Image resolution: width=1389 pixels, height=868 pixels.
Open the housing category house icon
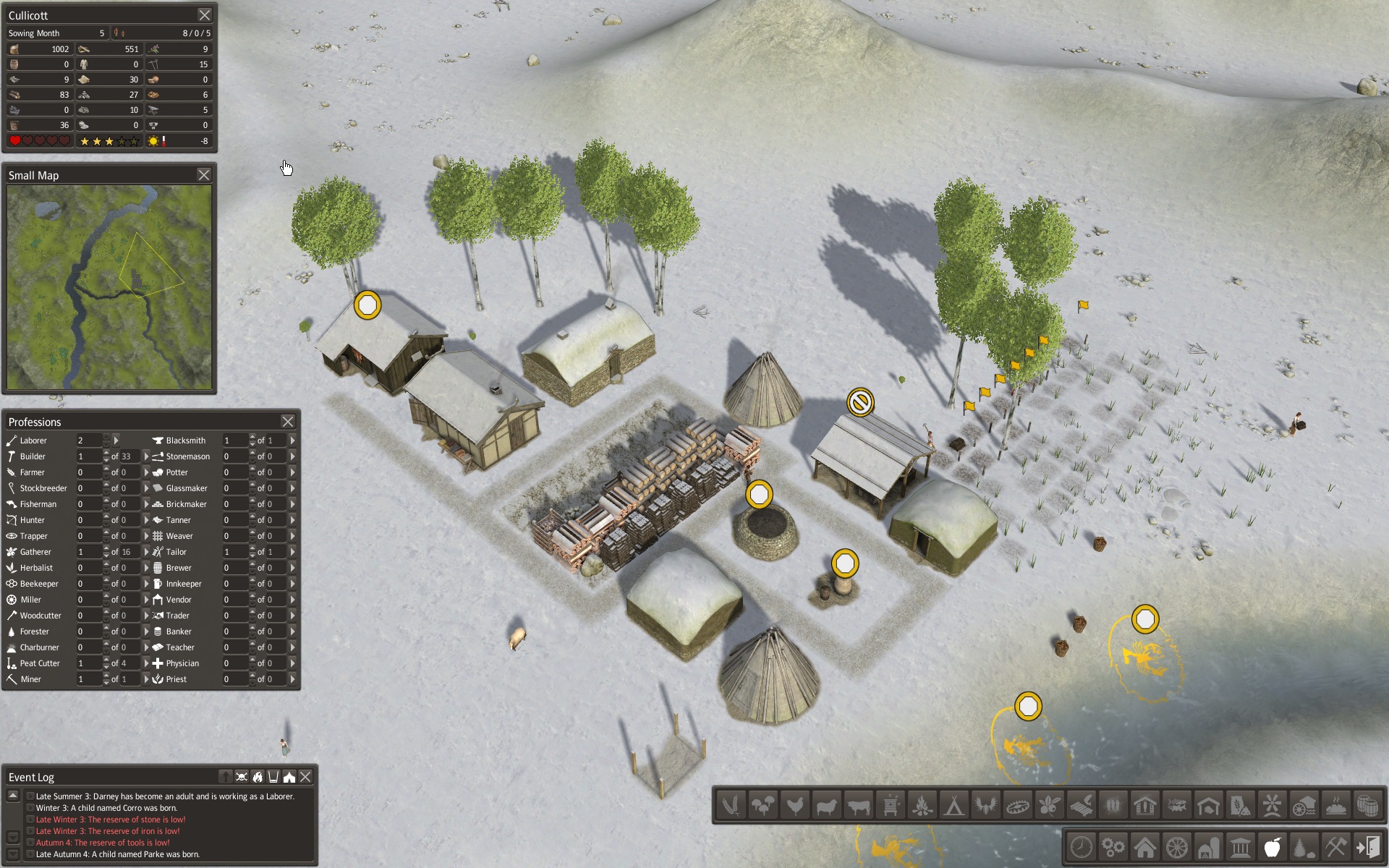click(1144, 847)
